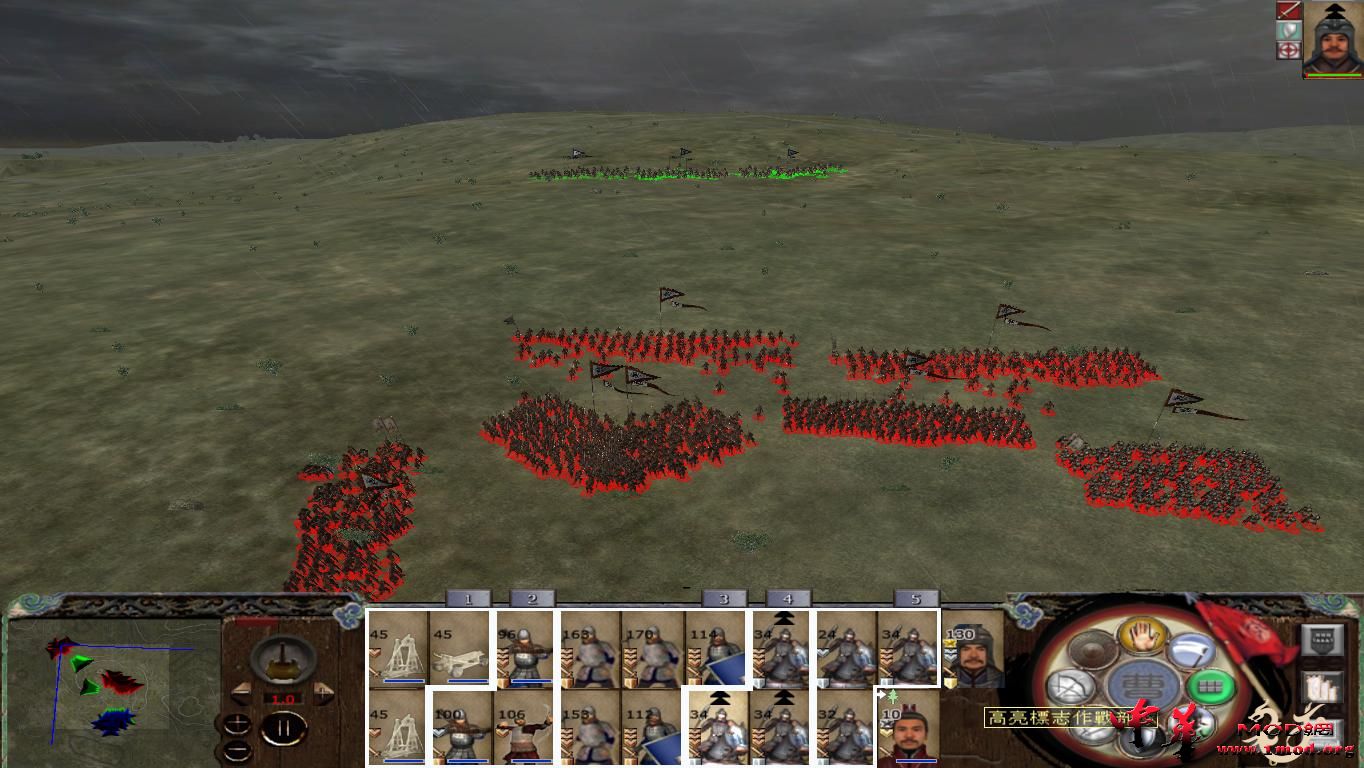Toggle guard mode with the shield icon
This screenshot has height=768, width=1364.
[1289, 32]
